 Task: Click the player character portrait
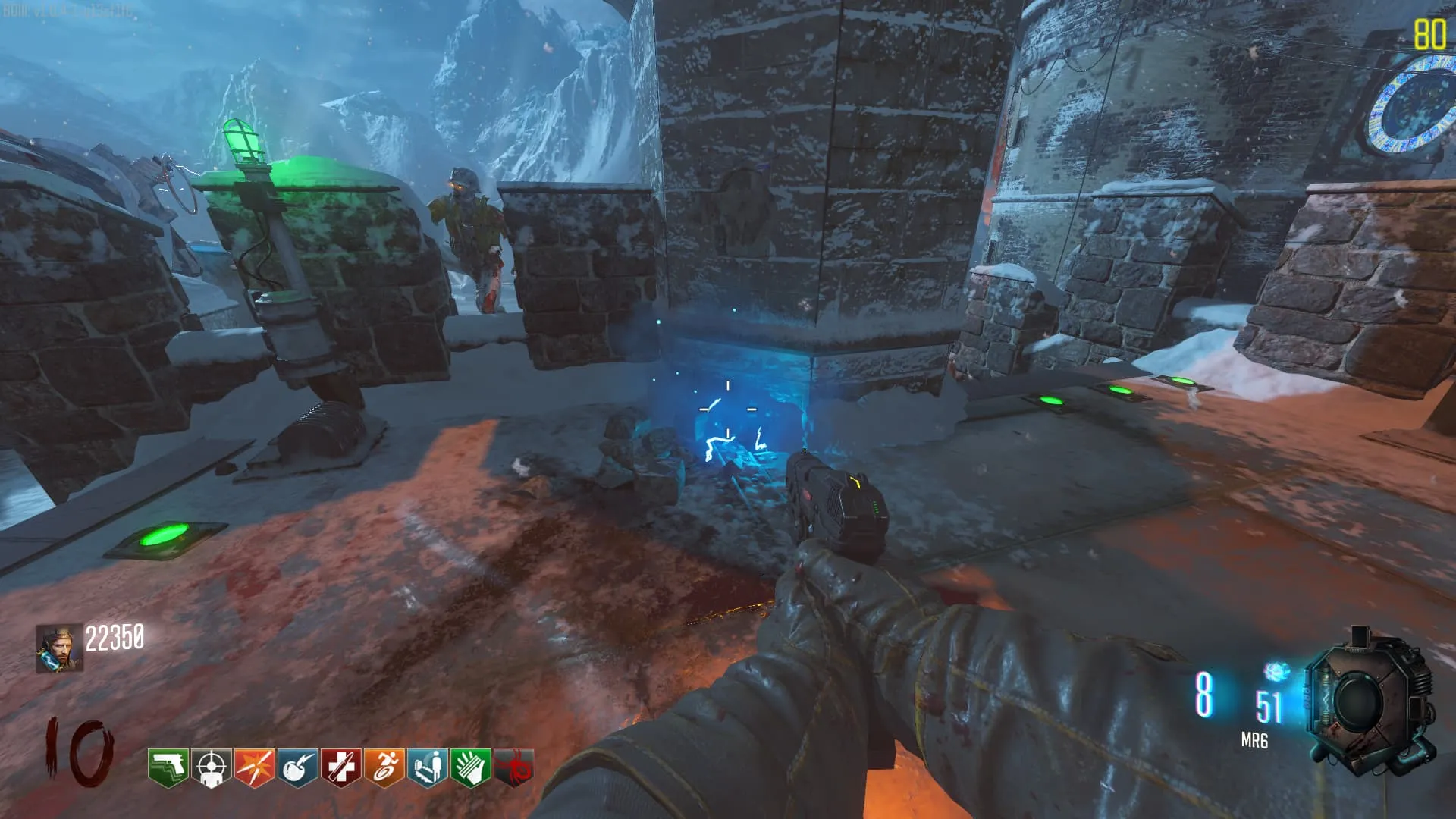(59, 648)
